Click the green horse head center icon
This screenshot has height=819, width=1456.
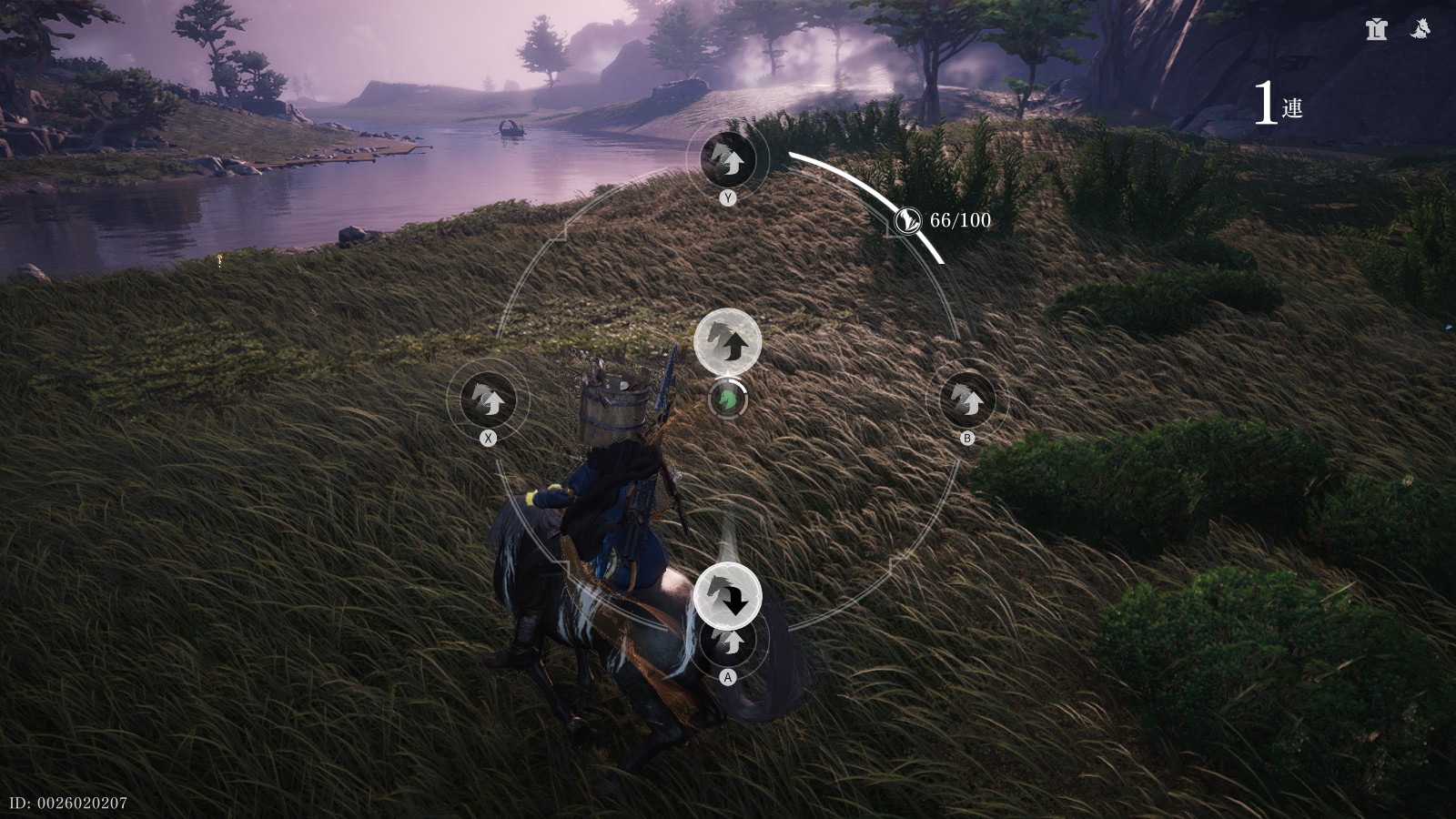[x=727, y=399]
